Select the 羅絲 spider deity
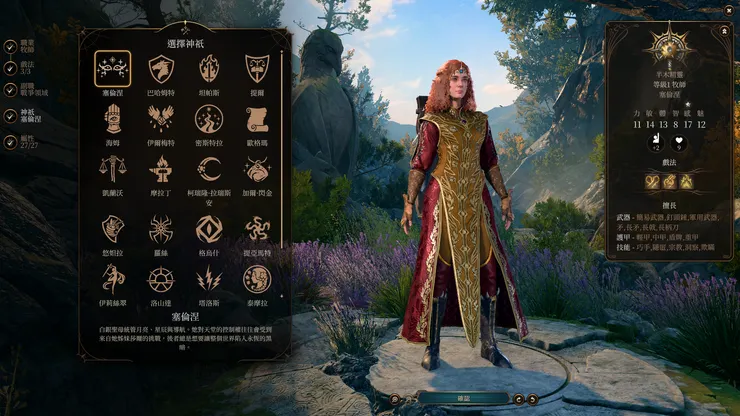This screenshot has width=740, height=416. coord(161,229)
